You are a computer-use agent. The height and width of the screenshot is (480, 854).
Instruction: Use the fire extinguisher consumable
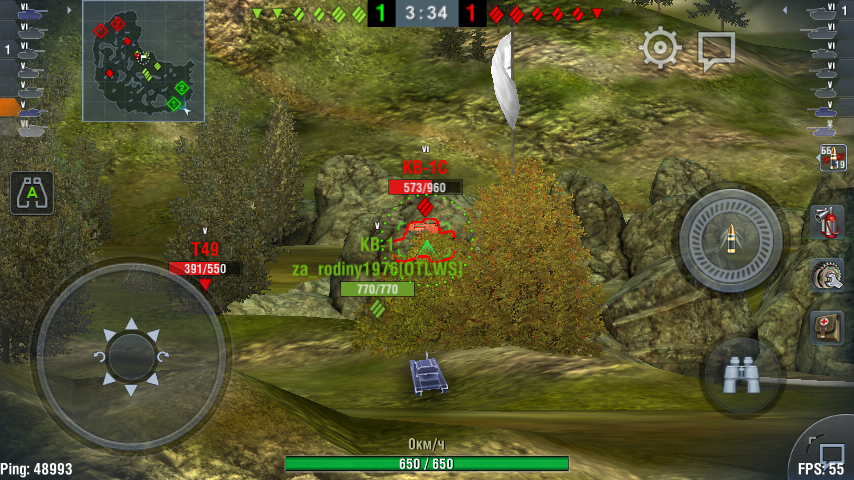pyautogui.click(x=826, y=221)
